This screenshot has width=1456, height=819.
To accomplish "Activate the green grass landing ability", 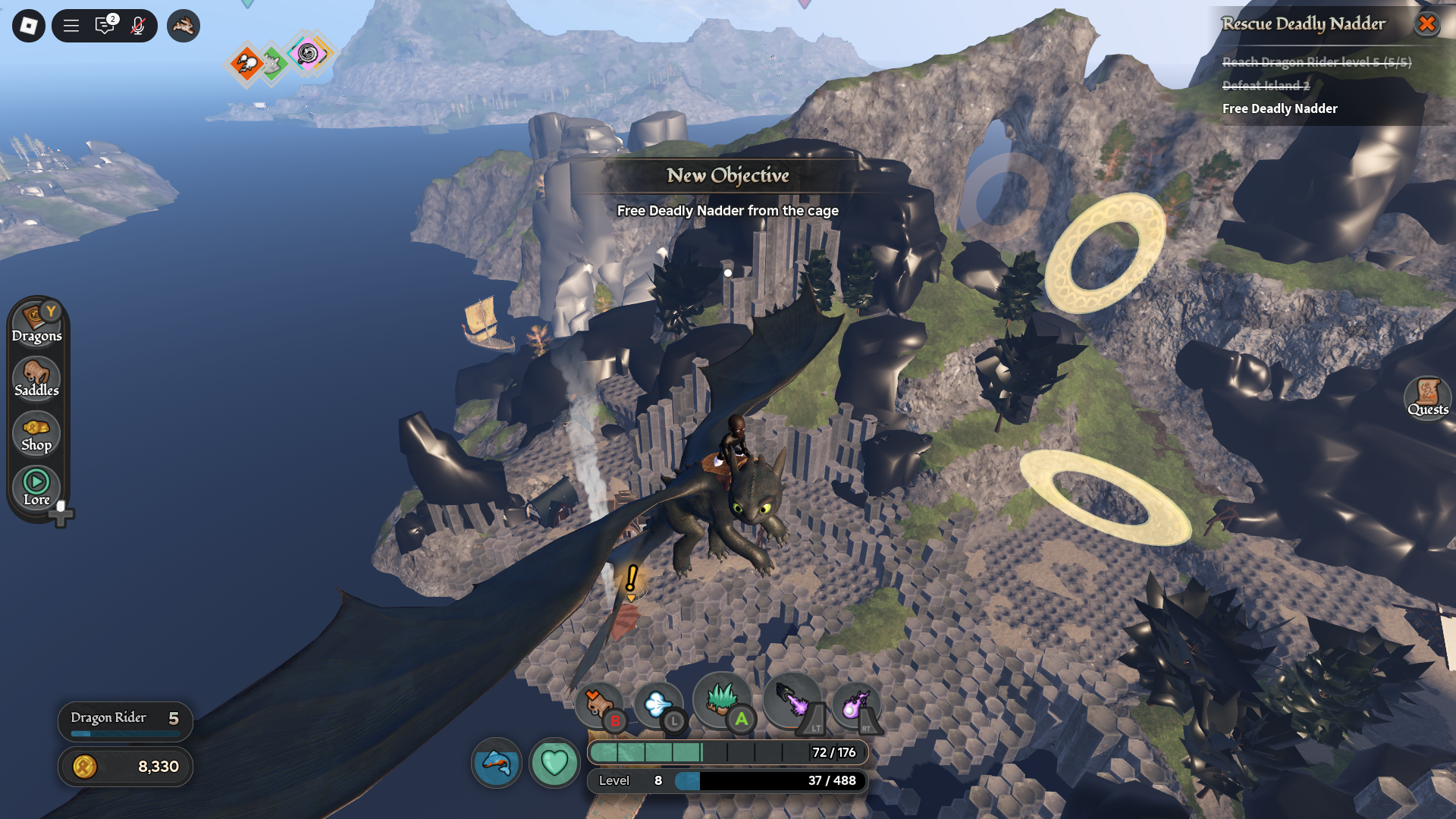I will click(722, 699).
